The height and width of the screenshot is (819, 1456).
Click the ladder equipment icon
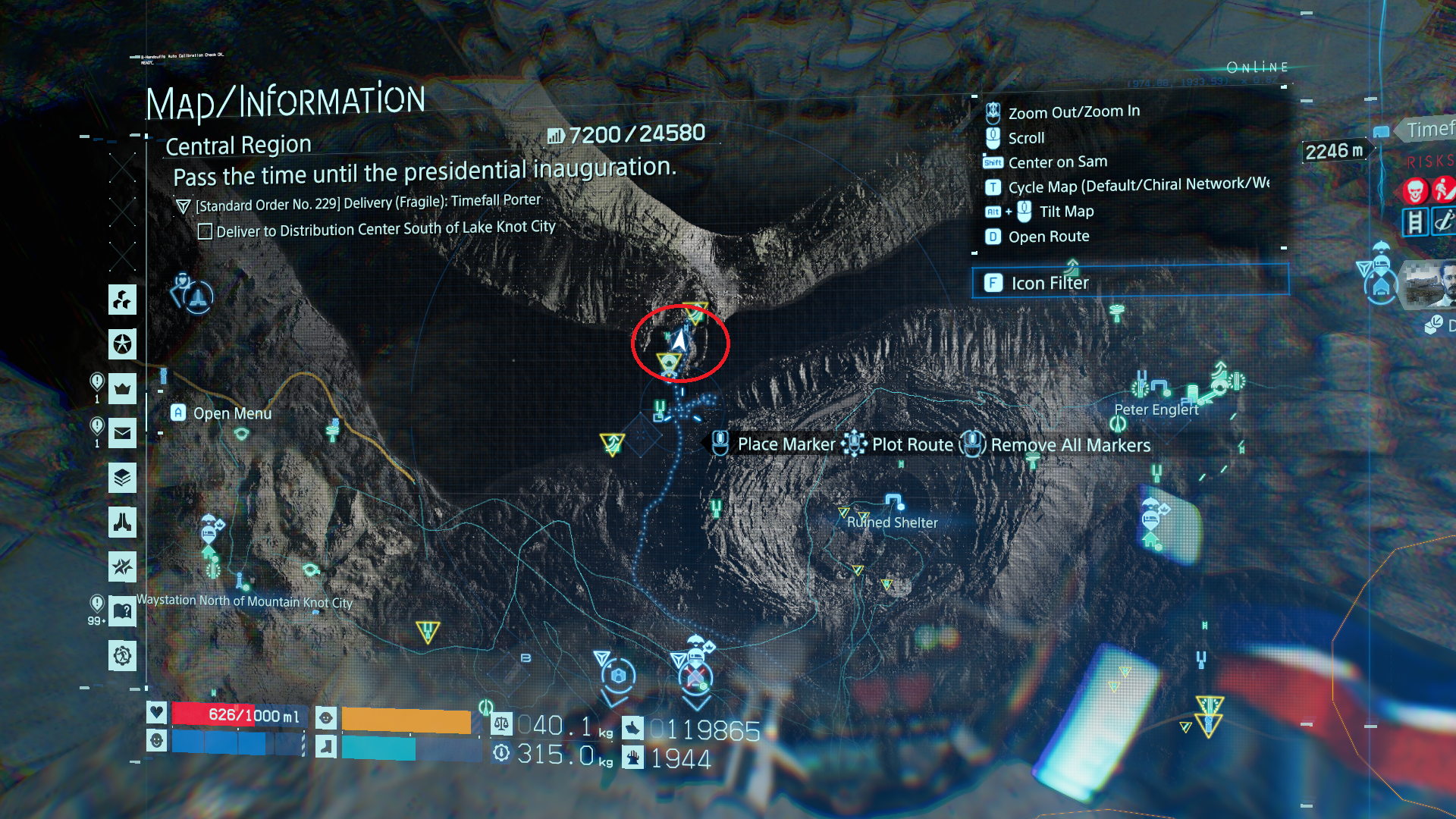[x=1415, y=222]
